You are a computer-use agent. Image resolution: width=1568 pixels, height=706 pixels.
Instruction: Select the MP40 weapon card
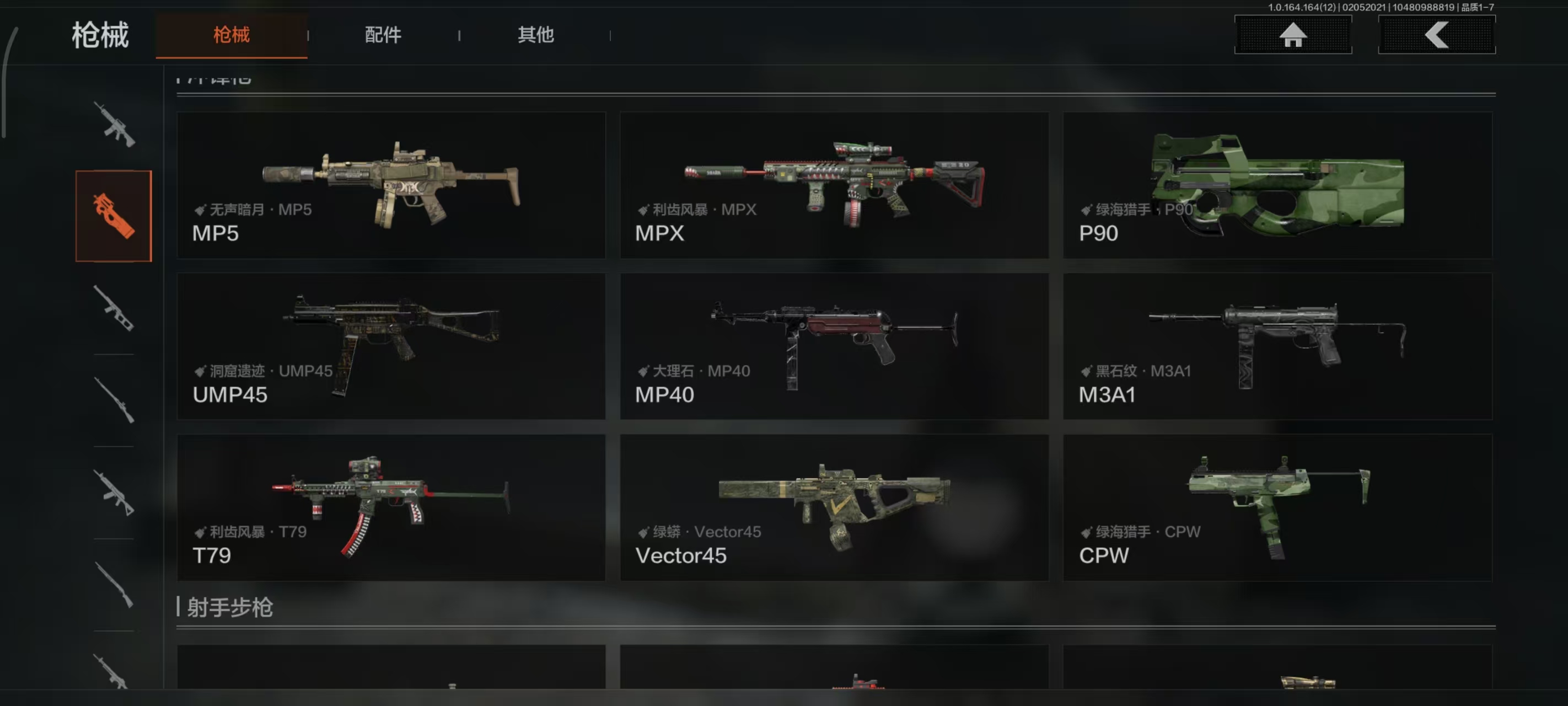coord(834,346)
